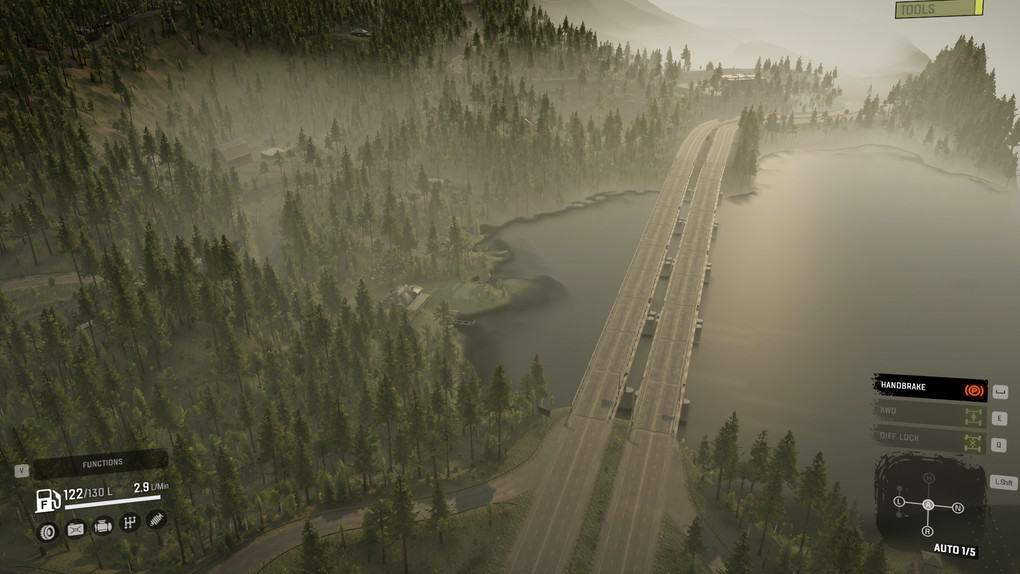
Task: Shift gearbox to Reverse (R)
Action: pos(928,531)
